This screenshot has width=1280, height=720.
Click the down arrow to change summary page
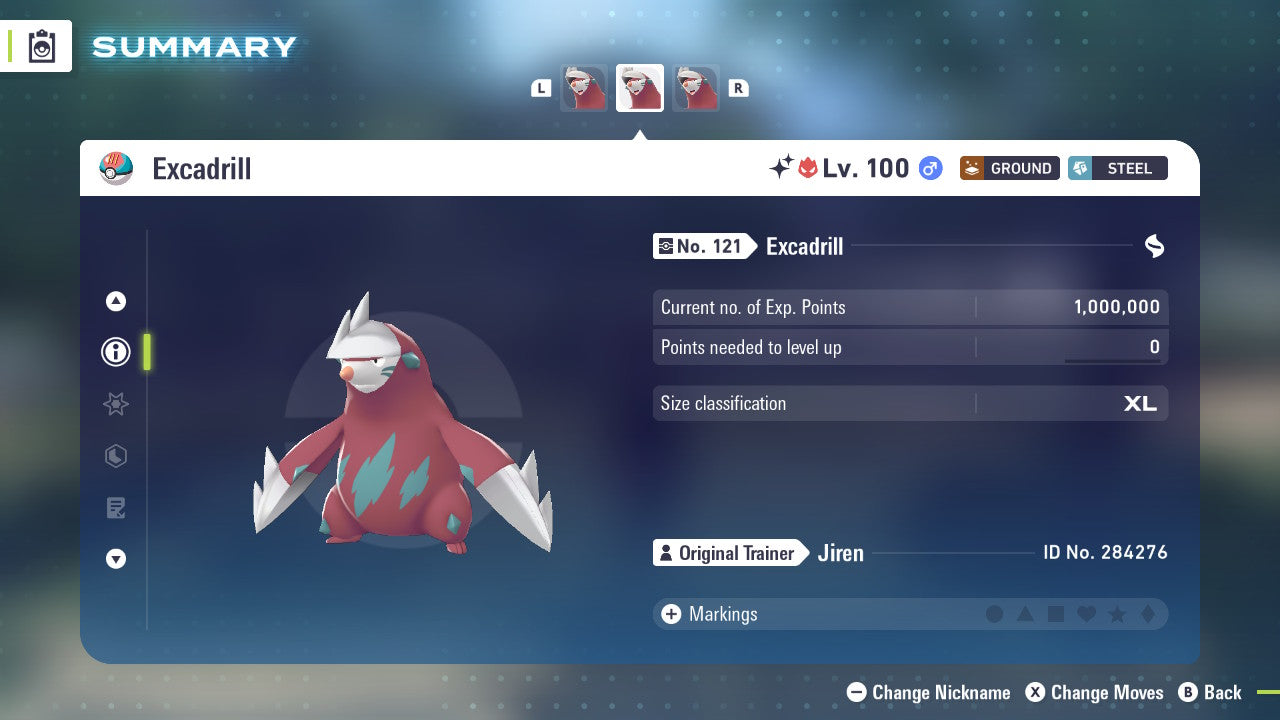[115, 559]
